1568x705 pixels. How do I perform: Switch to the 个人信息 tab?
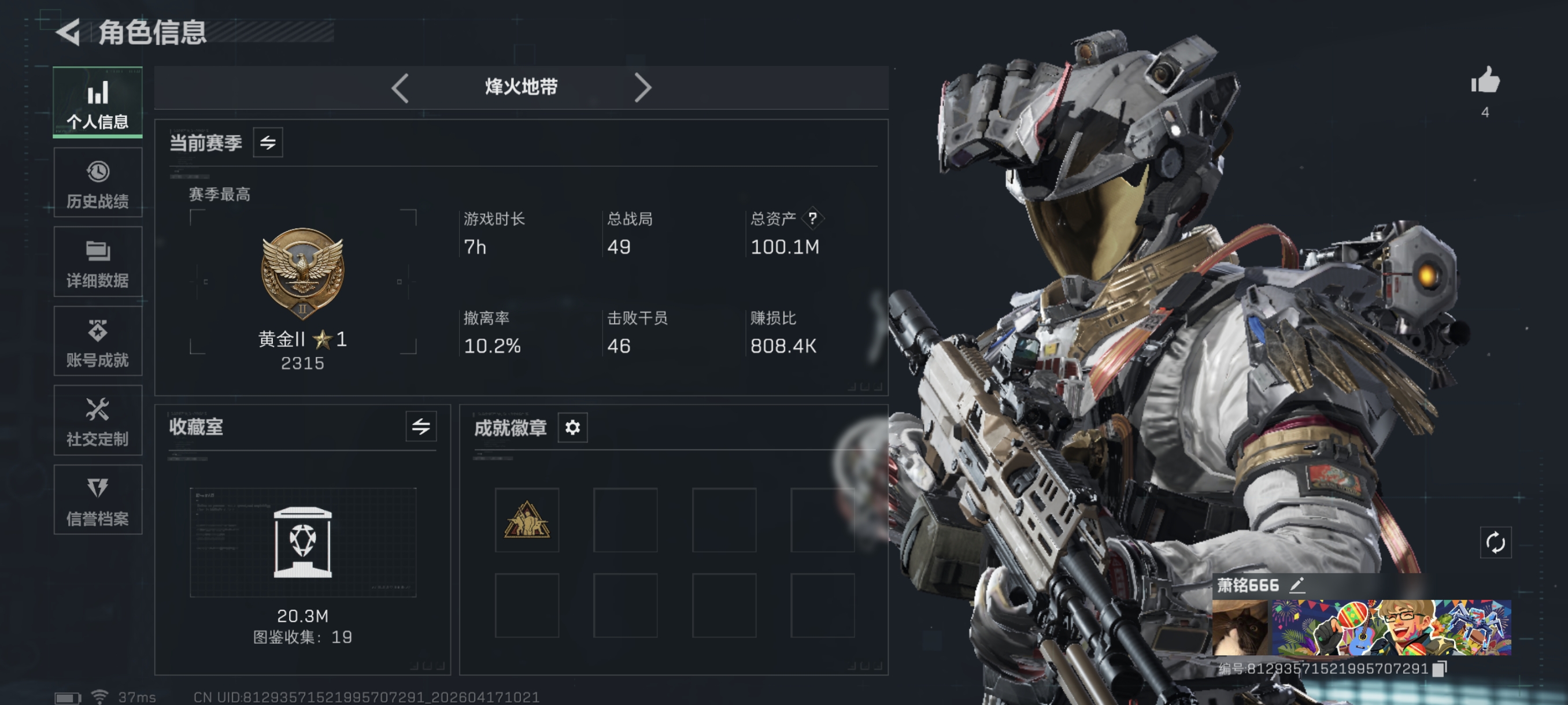(x=97, y=102)
